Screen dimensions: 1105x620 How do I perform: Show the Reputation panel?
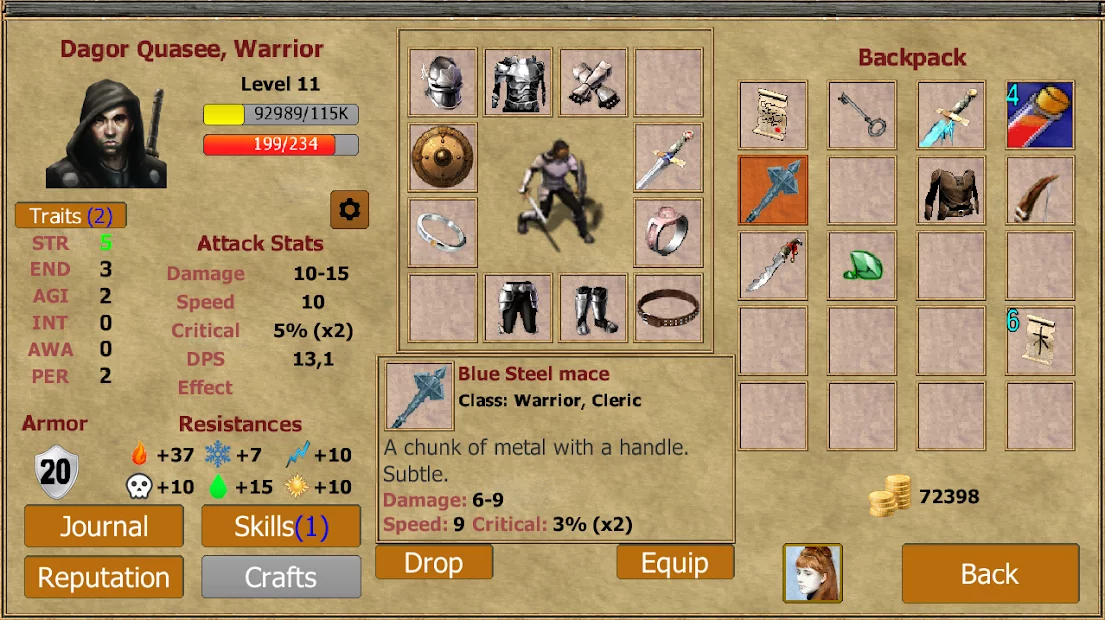(x=104, y=577)
